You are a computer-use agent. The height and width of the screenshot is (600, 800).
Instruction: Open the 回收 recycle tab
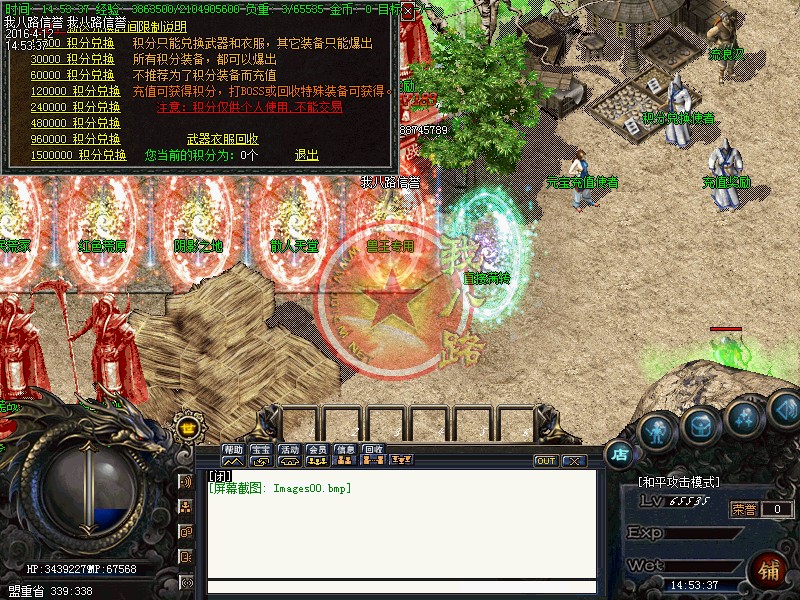[x=373, y=450]
